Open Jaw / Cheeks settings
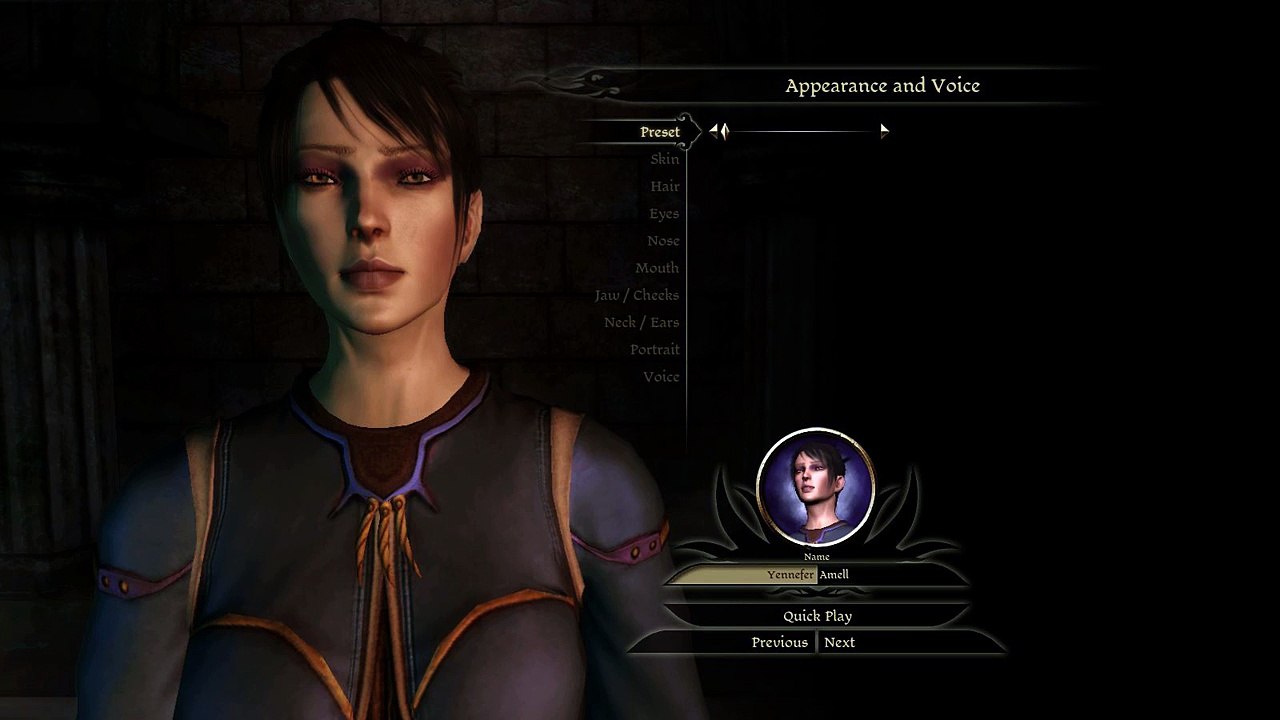1280x720 pixels. click(636, 295)
